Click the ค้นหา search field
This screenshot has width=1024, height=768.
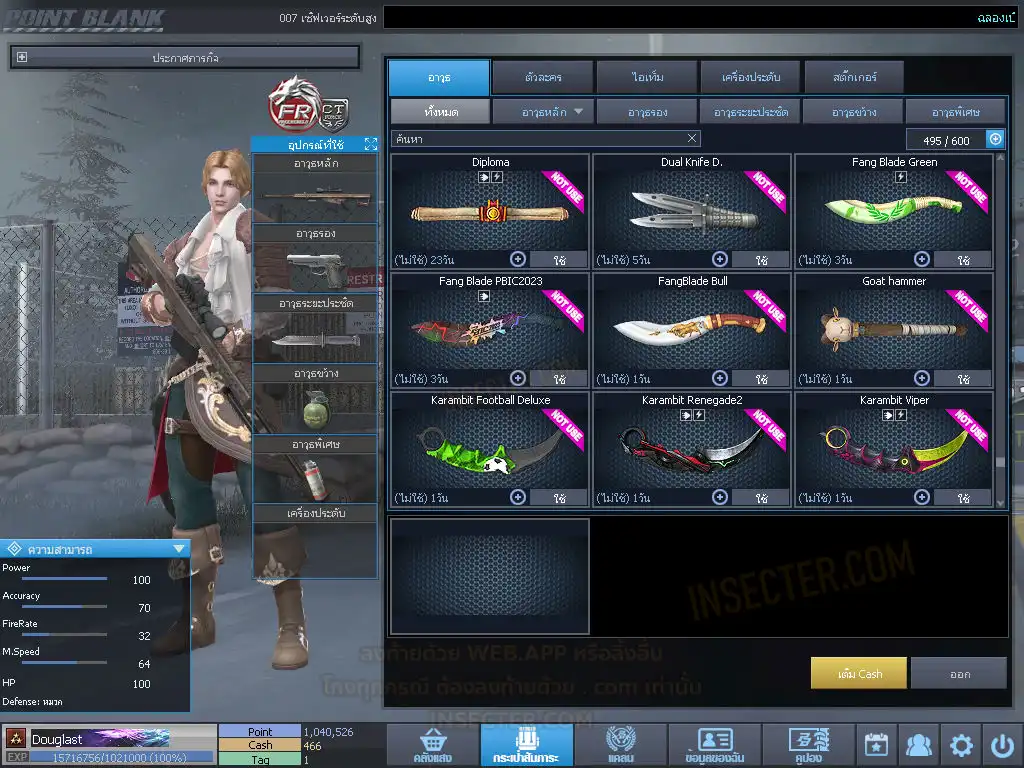point(540,139)
